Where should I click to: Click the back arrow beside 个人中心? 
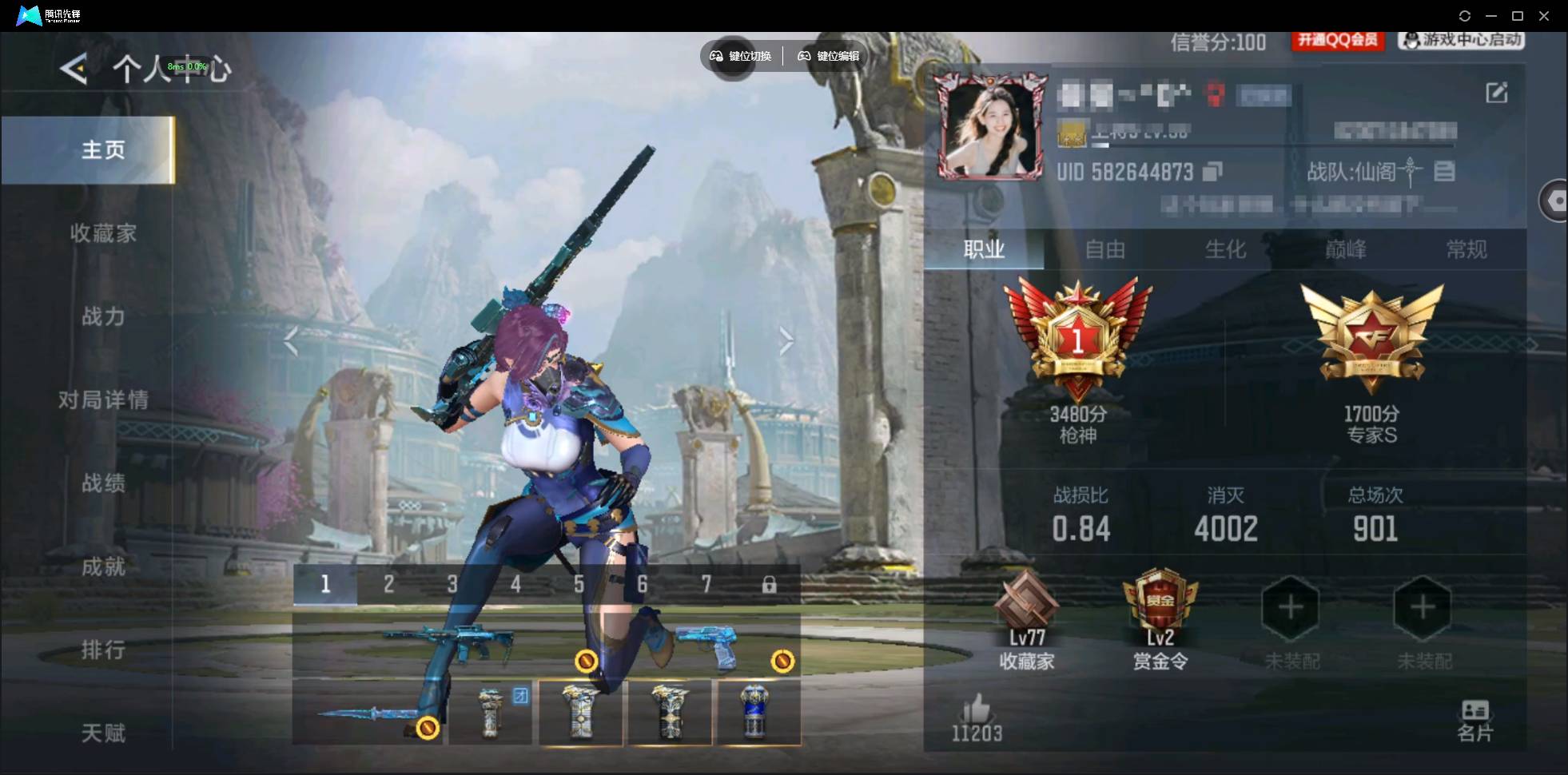point(73,69)
